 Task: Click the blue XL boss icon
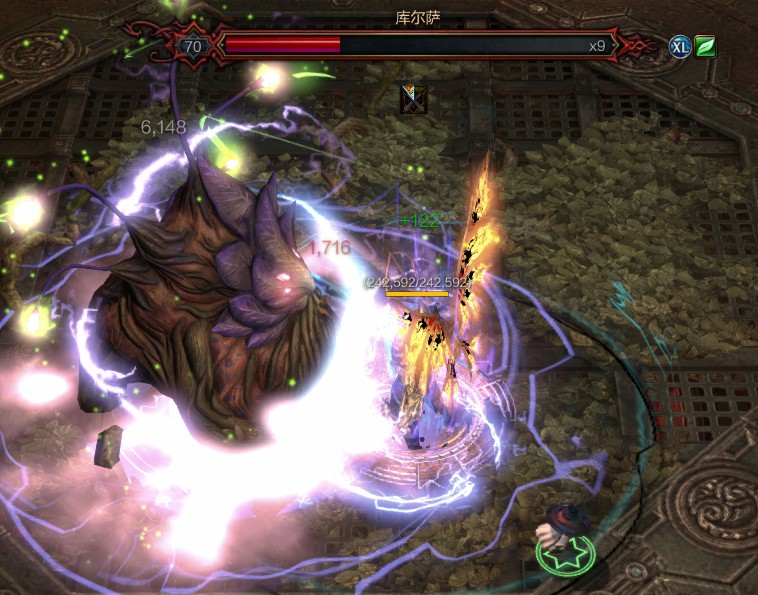coord(680,46)
